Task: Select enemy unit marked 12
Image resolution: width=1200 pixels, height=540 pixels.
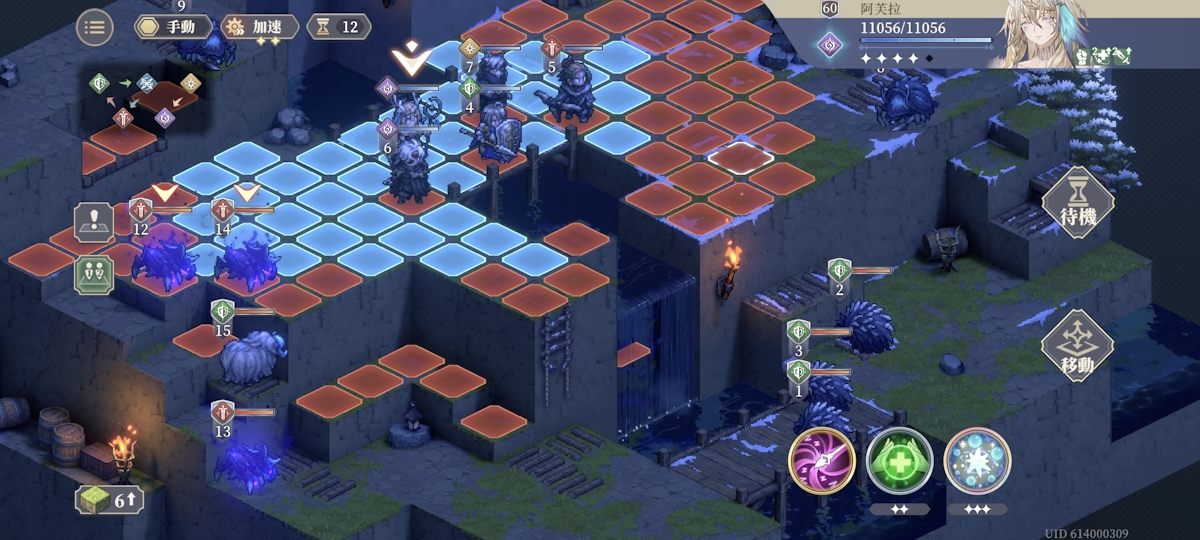Action: 163,255
